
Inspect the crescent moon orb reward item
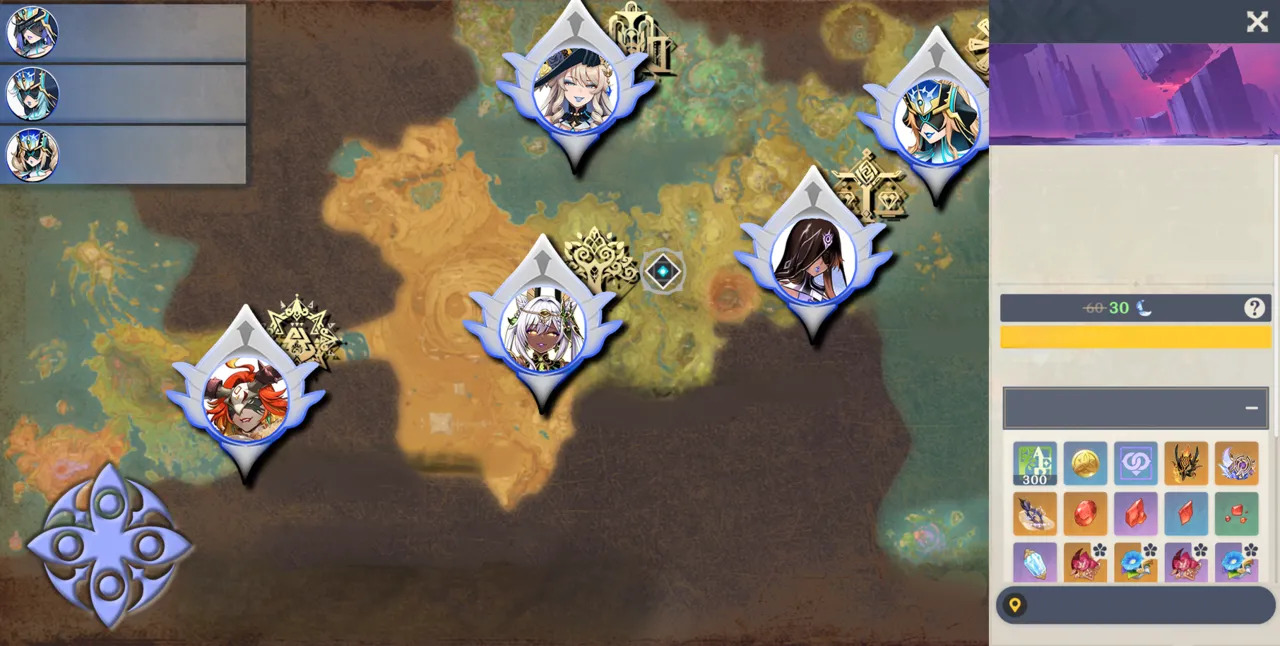[1237, 464]
